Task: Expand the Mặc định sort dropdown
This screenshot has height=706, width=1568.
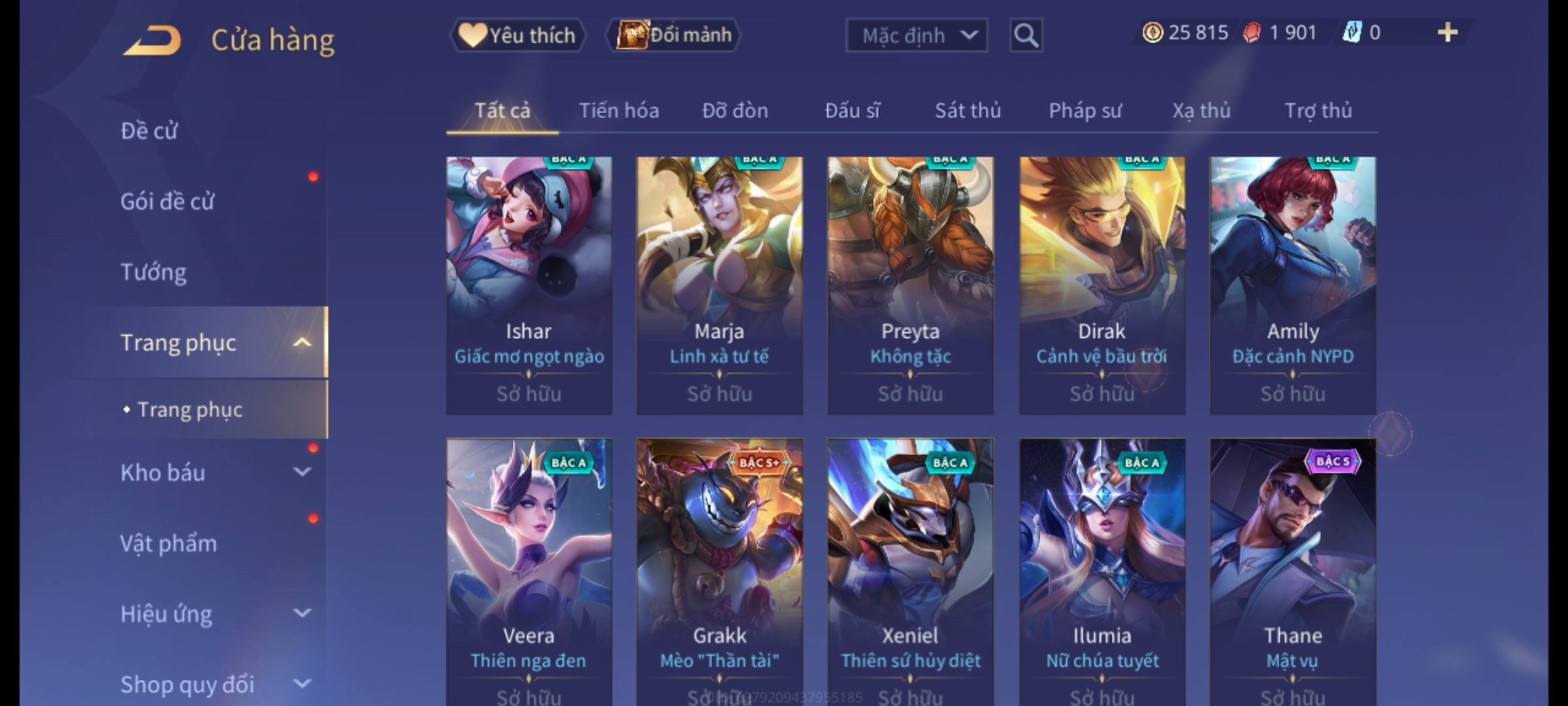Action: click(x=916, y=35)
